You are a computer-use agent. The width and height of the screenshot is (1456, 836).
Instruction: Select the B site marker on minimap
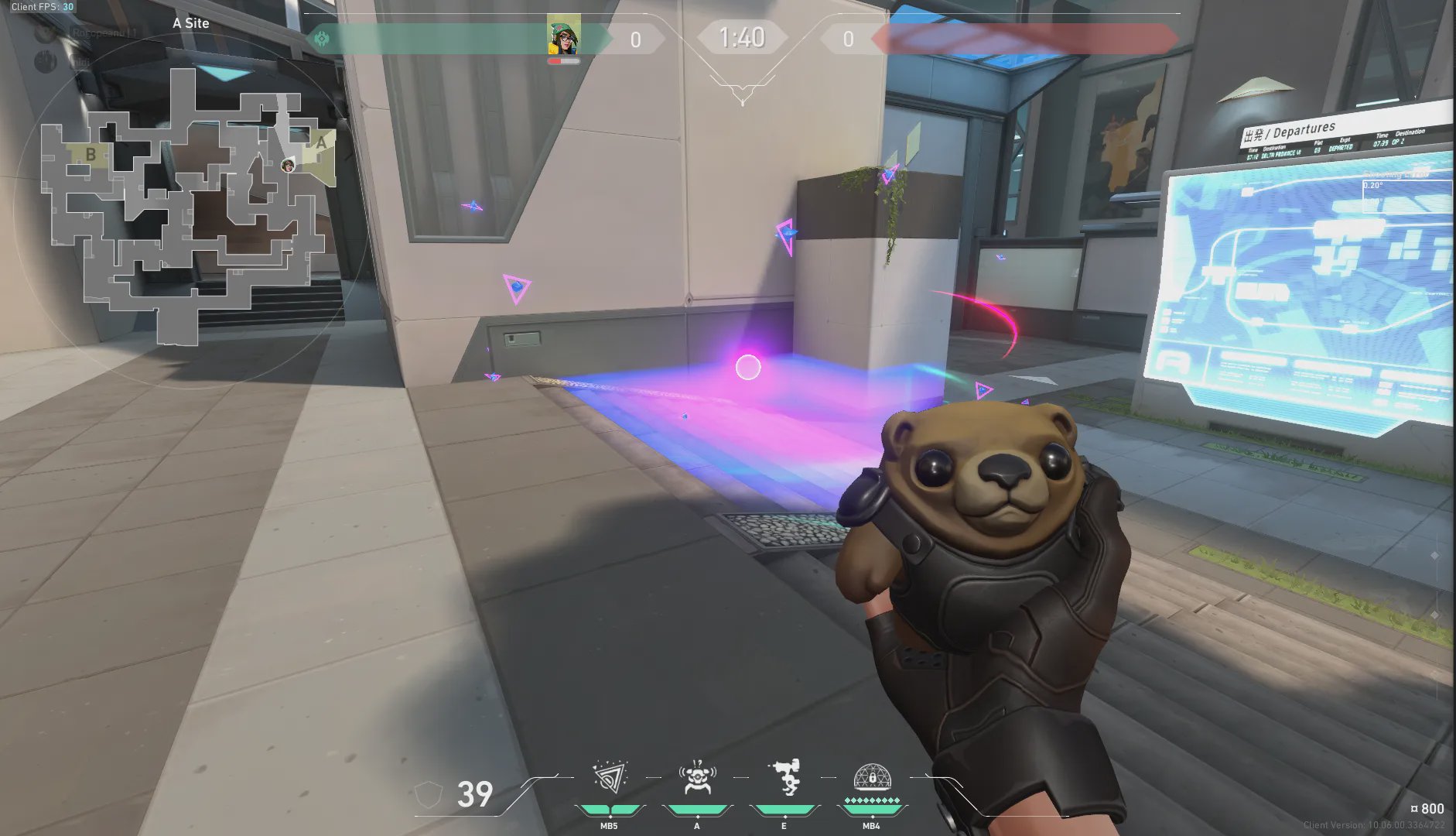91,155
